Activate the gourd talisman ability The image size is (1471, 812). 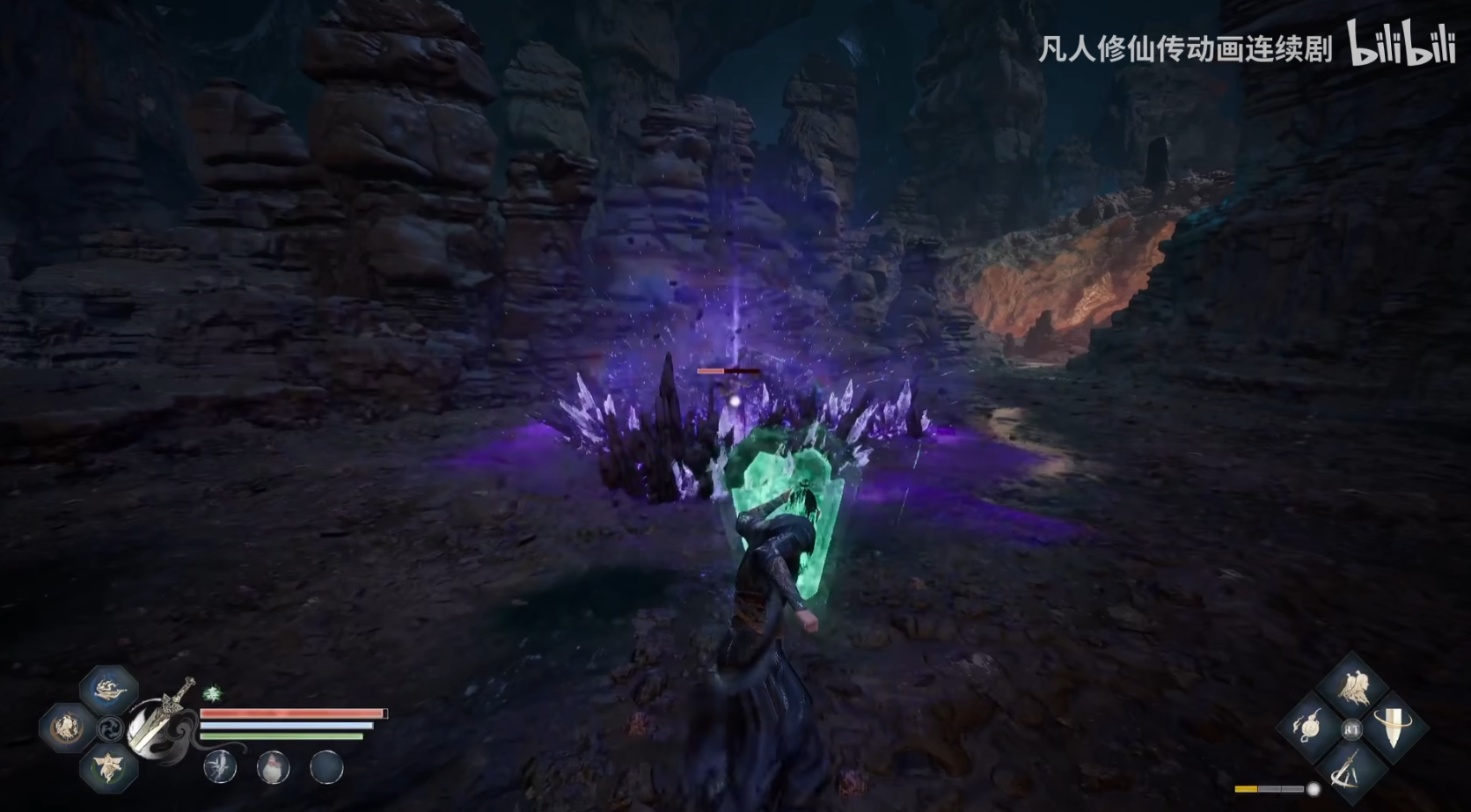pos(1310,728)
